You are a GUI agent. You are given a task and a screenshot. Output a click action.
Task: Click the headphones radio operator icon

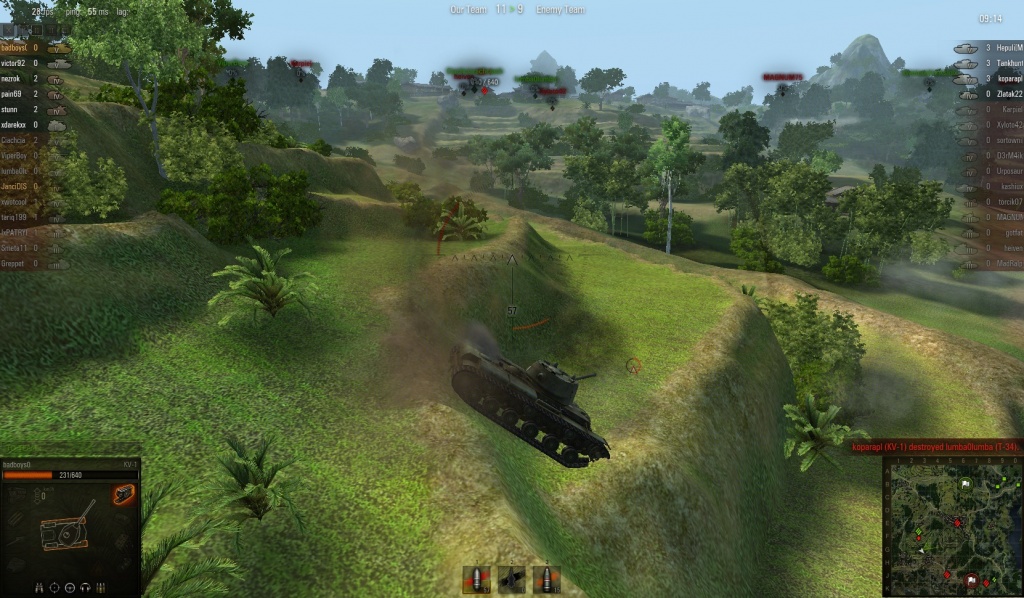click(86, 587)
